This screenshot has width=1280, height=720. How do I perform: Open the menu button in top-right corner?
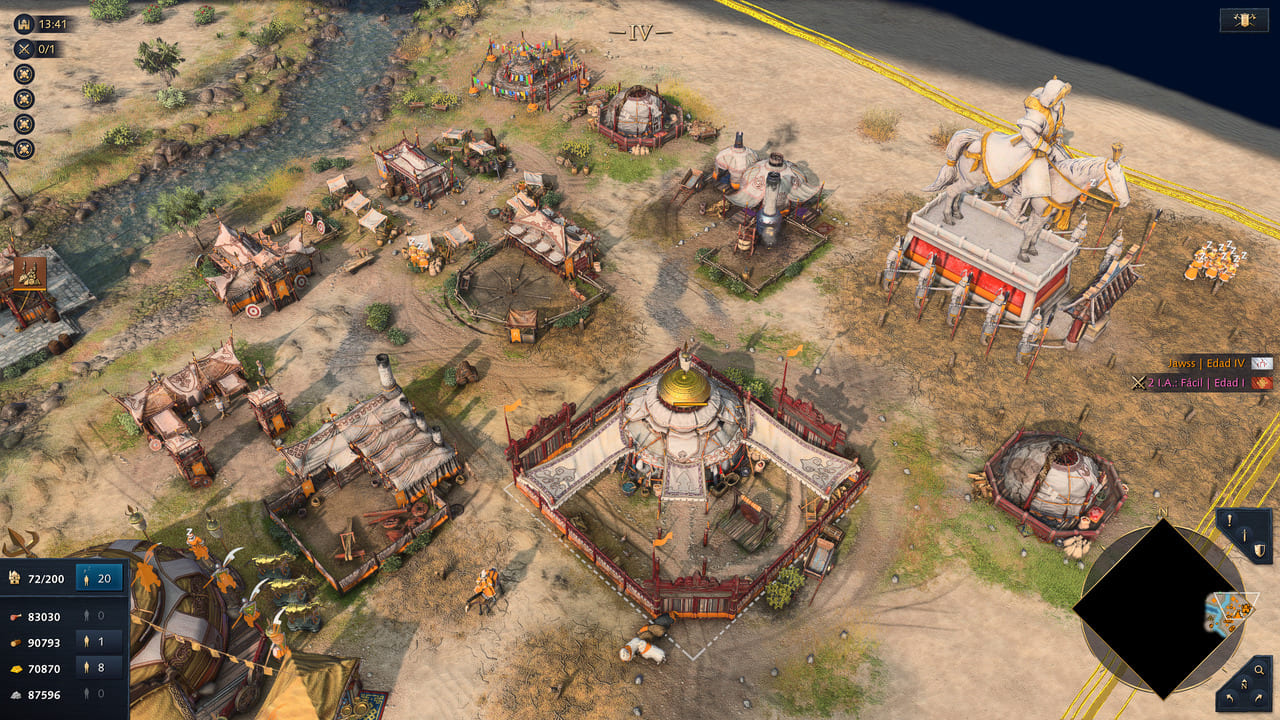[x=1244, y=20]
